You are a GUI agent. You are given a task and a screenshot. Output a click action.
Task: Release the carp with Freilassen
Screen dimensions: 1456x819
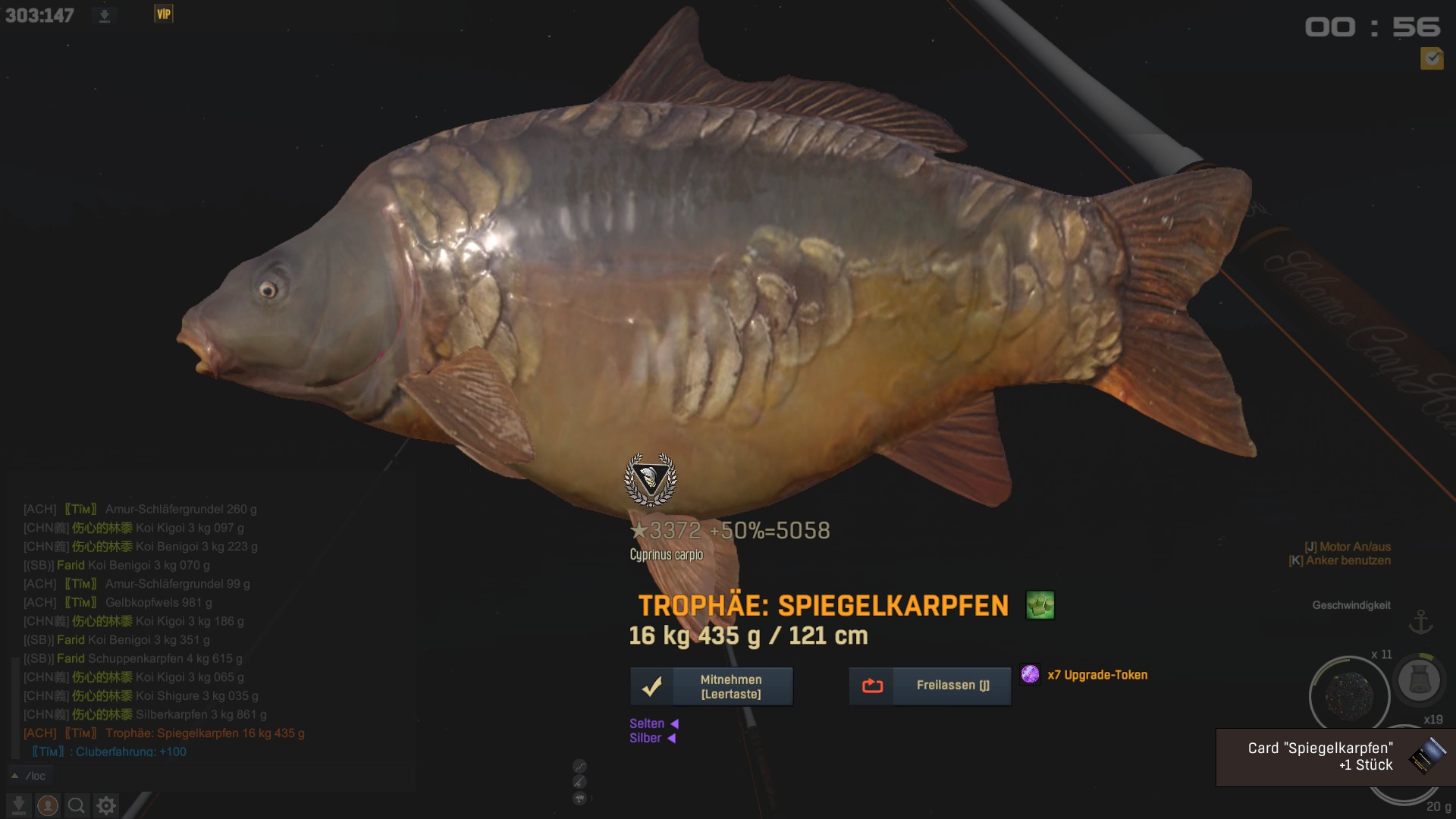coord(930,686)
